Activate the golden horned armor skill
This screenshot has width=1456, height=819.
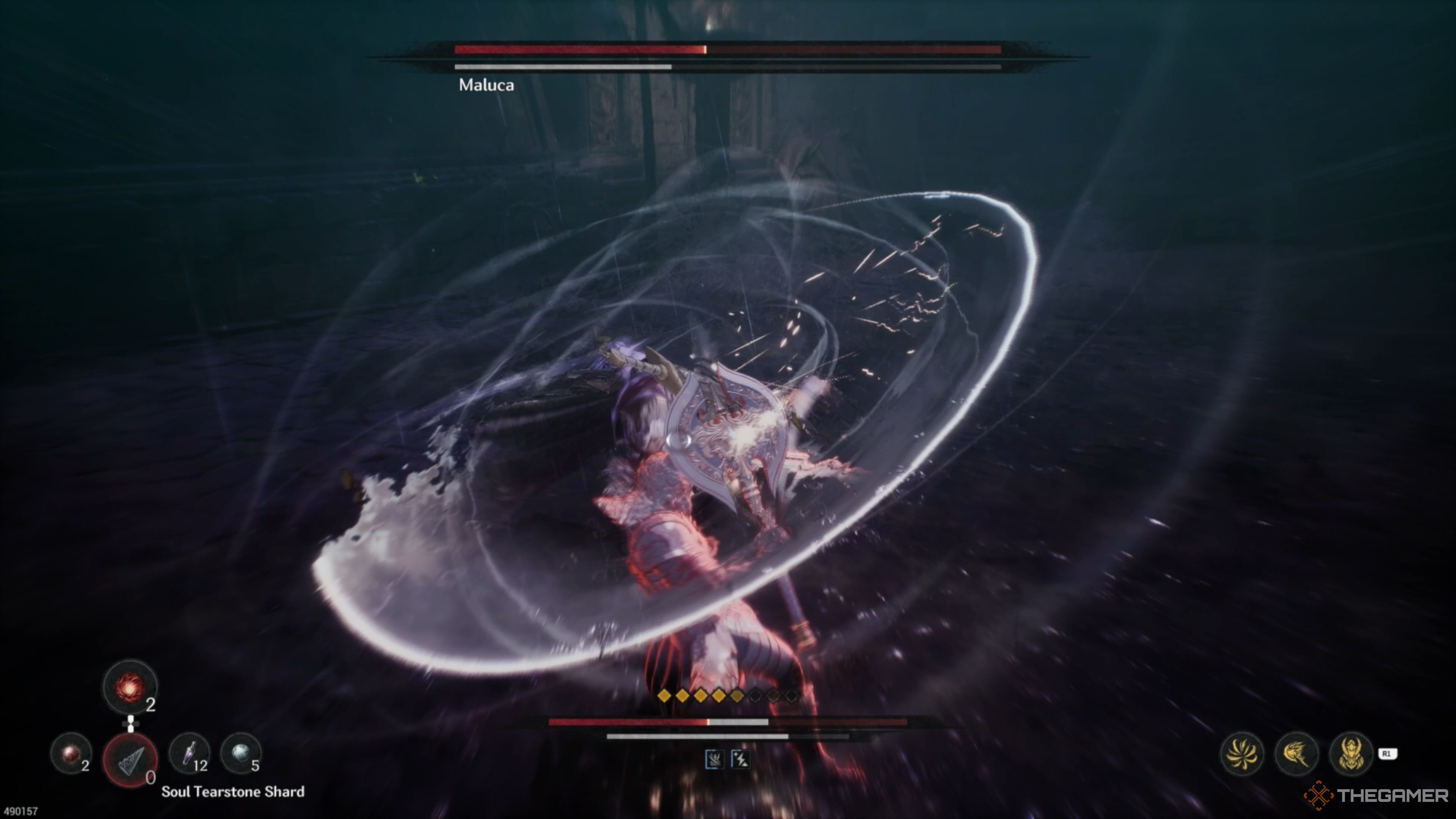click(1351, 753)
